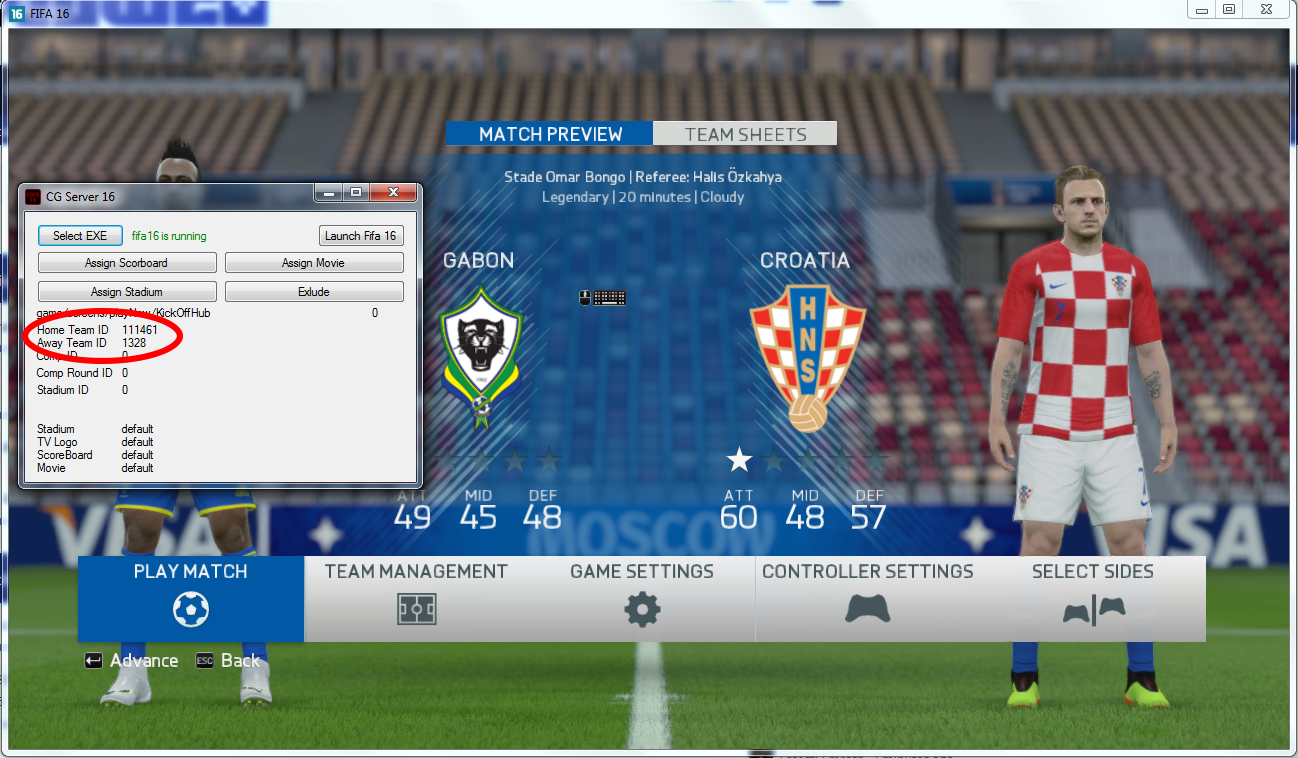The width and height of the screenshot is (1298, 758).
Task: Minimize the CG Server 16 window
Action: [x=329, y=192]
